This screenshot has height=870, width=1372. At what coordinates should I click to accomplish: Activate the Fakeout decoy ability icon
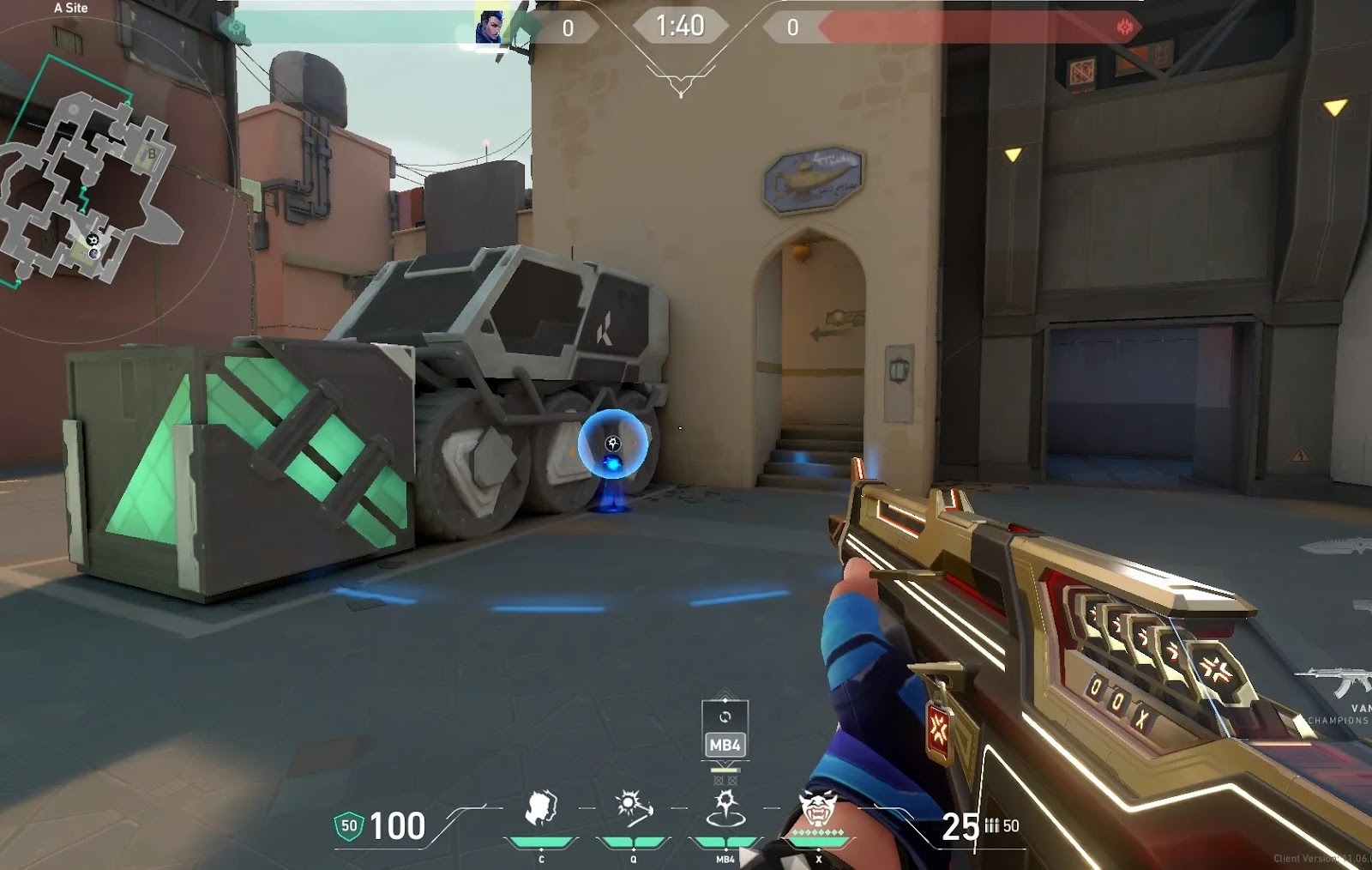tap(541, 809)
